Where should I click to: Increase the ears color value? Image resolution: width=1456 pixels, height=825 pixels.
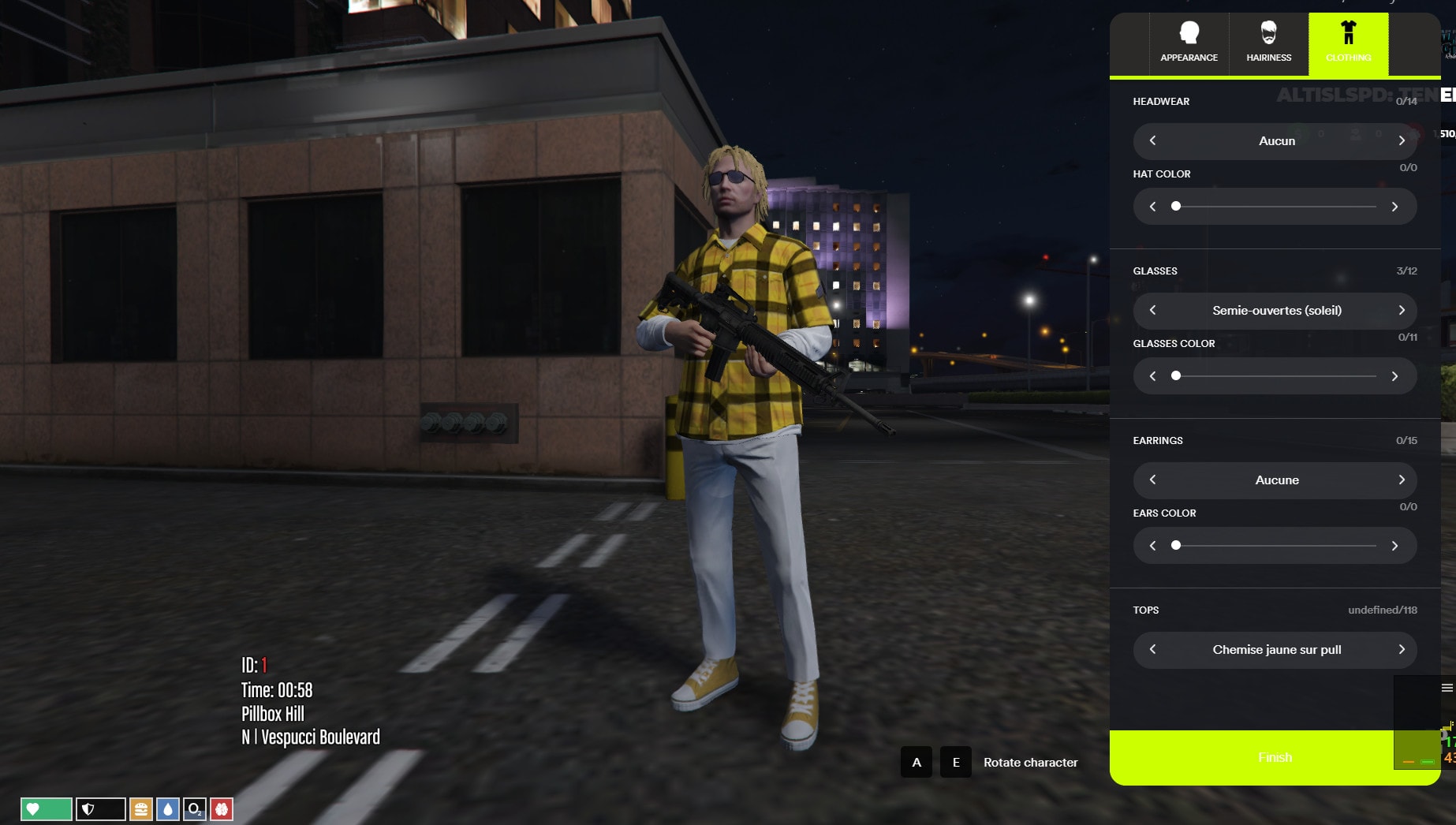(x=1394, y=546)
